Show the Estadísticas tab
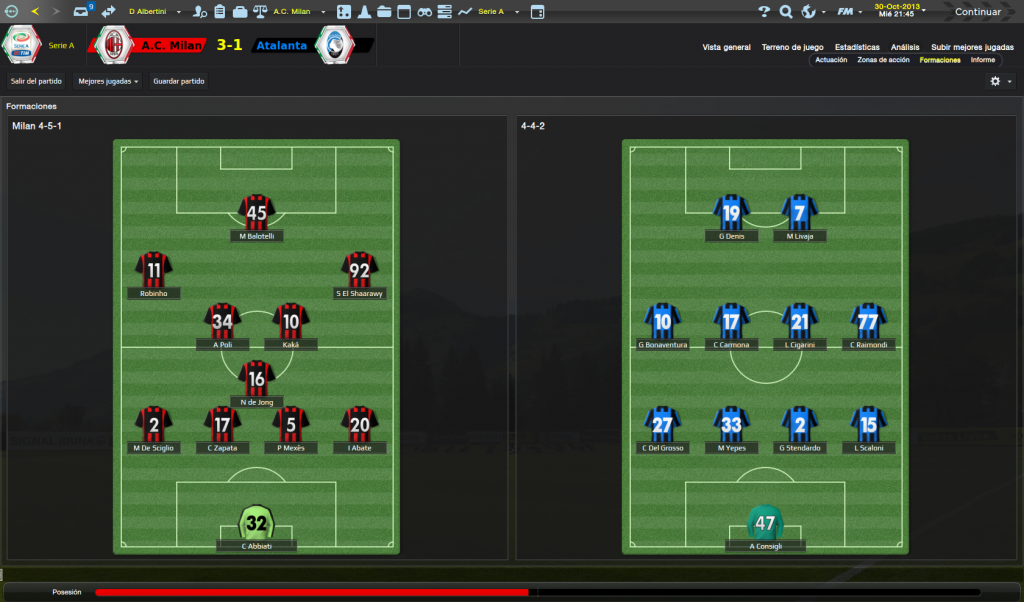The width and height of the screenshot is (1024, 602). click(857, 47)
